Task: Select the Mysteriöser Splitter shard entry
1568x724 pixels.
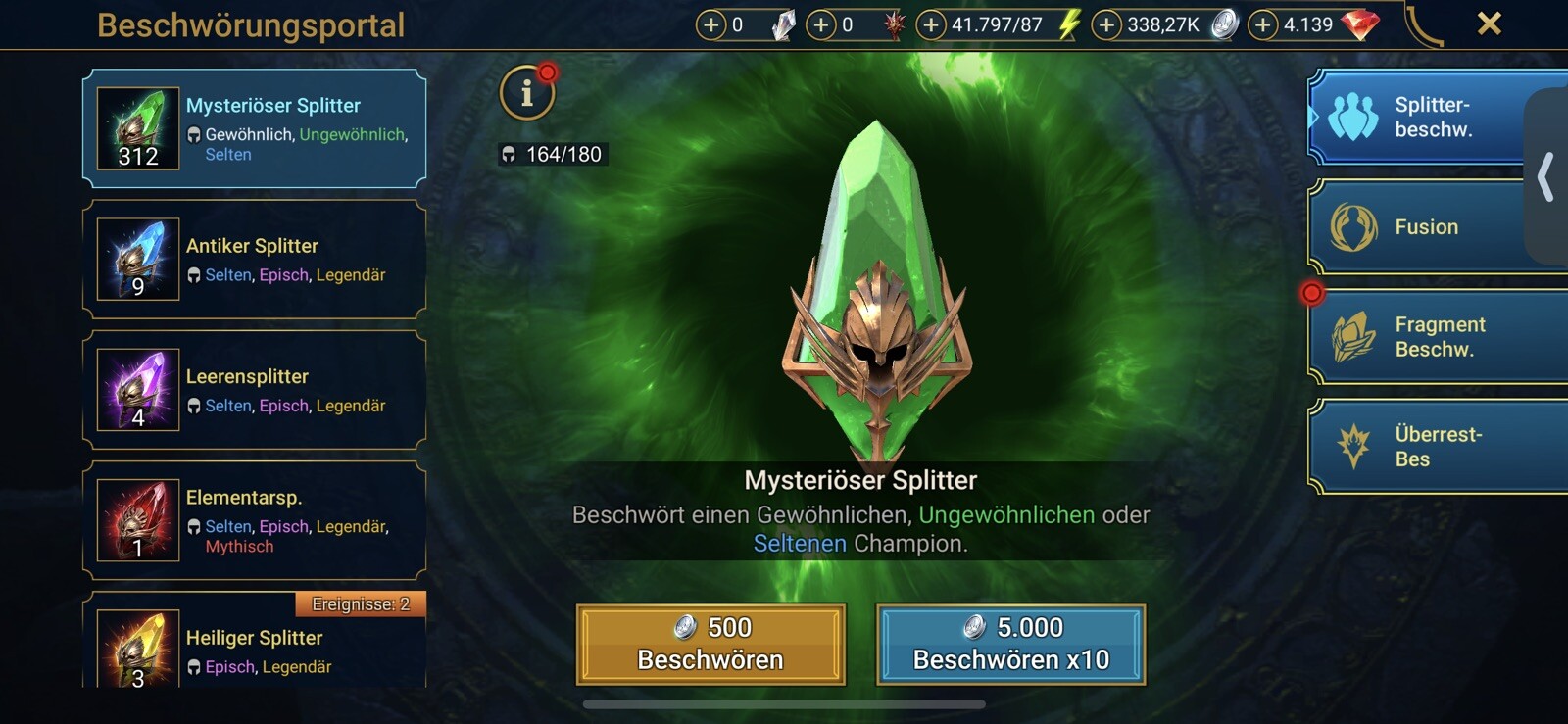Action: click(x=255, y=128)
